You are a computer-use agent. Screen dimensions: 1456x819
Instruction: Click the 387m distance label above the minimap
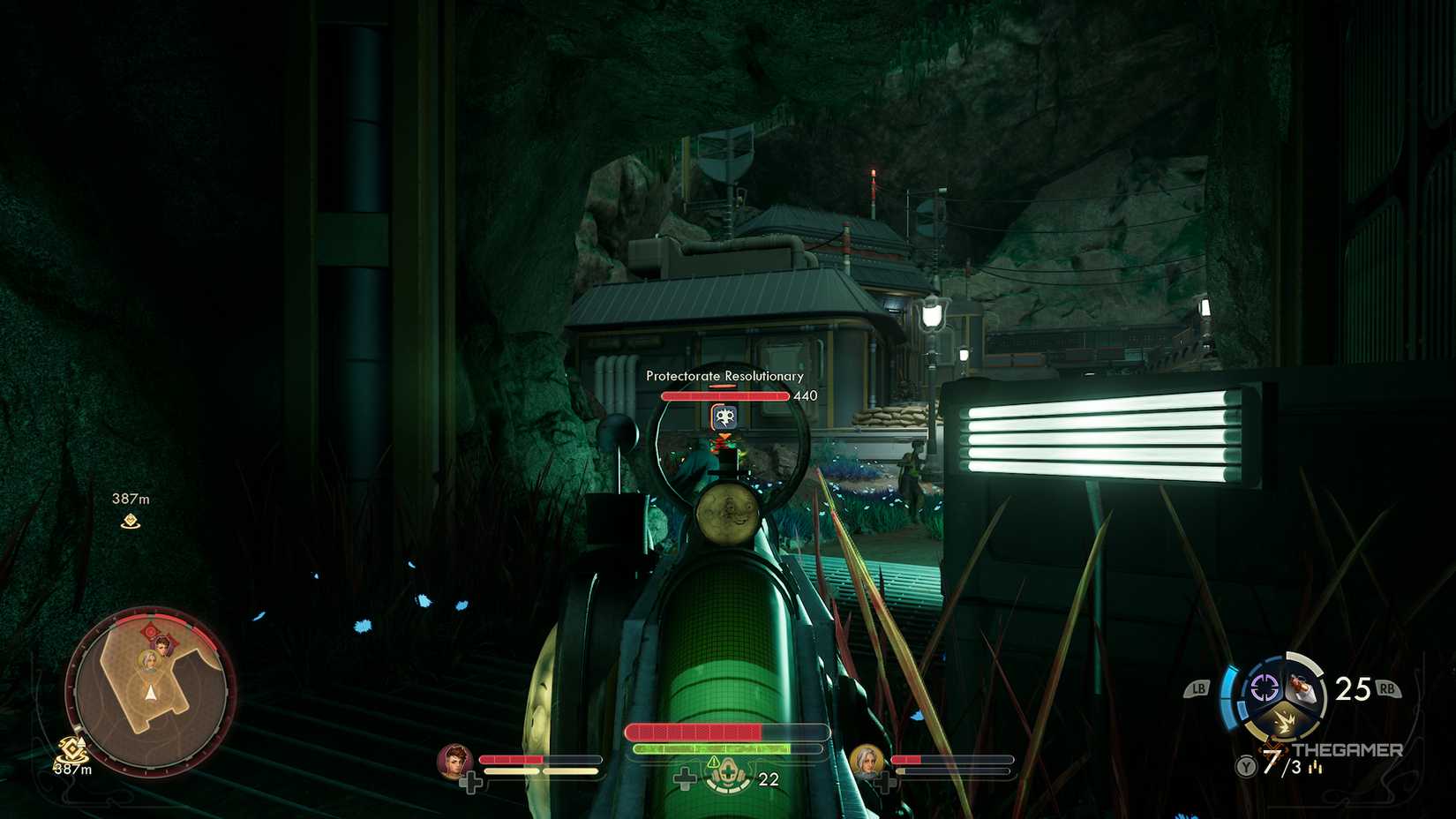click(131, 497)
